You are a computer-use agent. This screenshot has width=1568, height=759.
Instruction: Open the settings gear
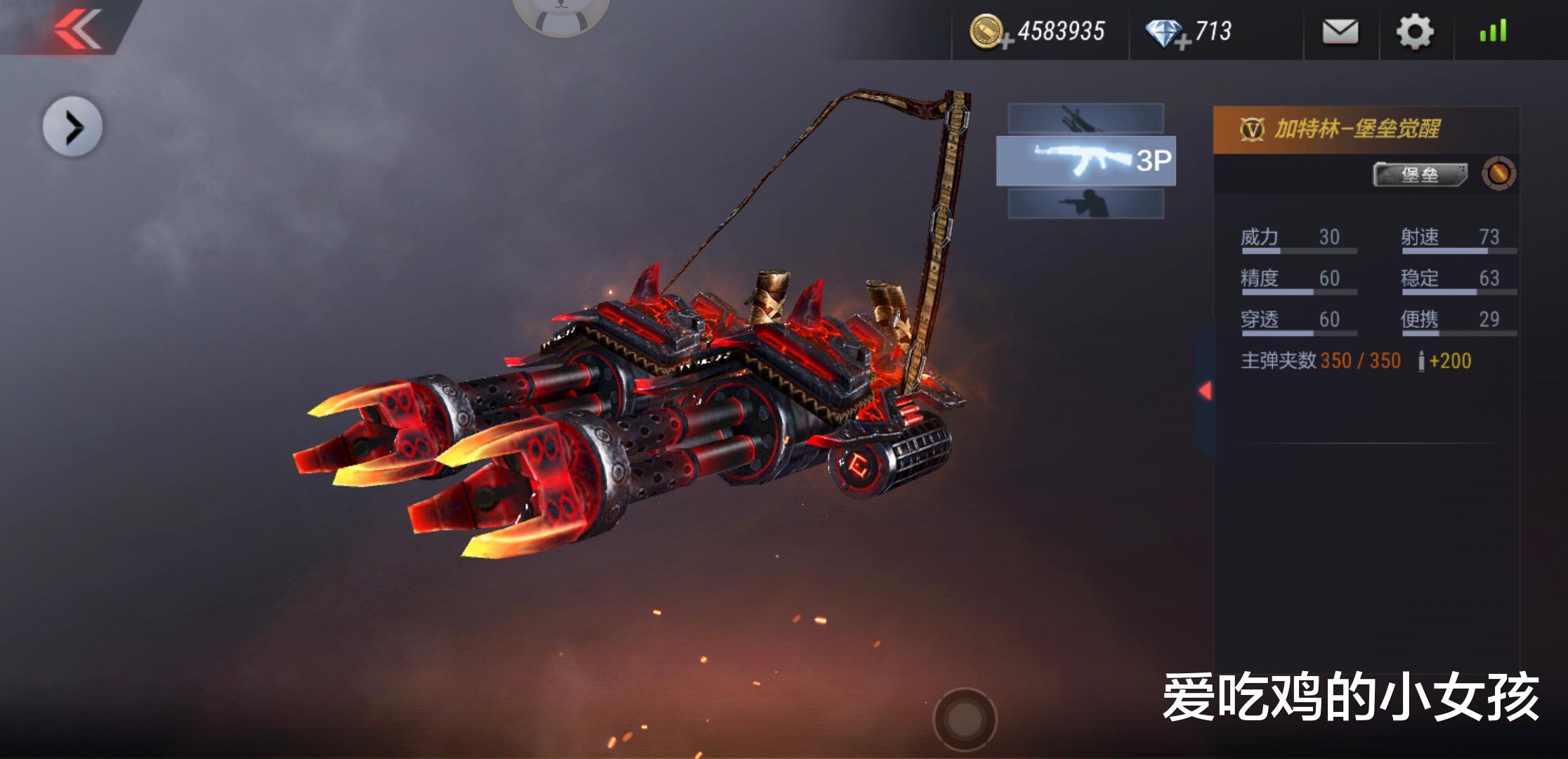[1414, 32]
